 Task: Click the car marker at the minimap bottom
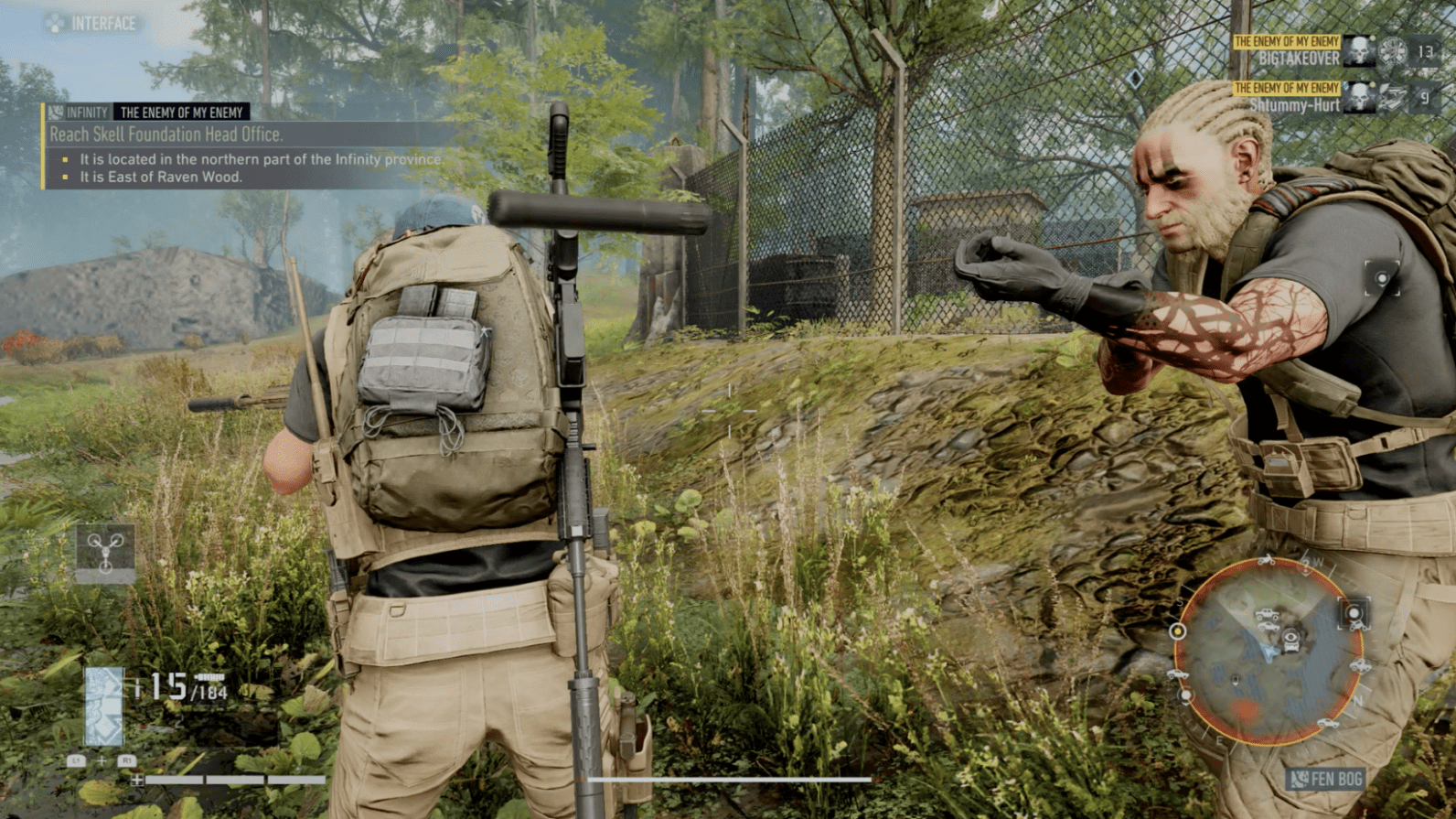1328,722
